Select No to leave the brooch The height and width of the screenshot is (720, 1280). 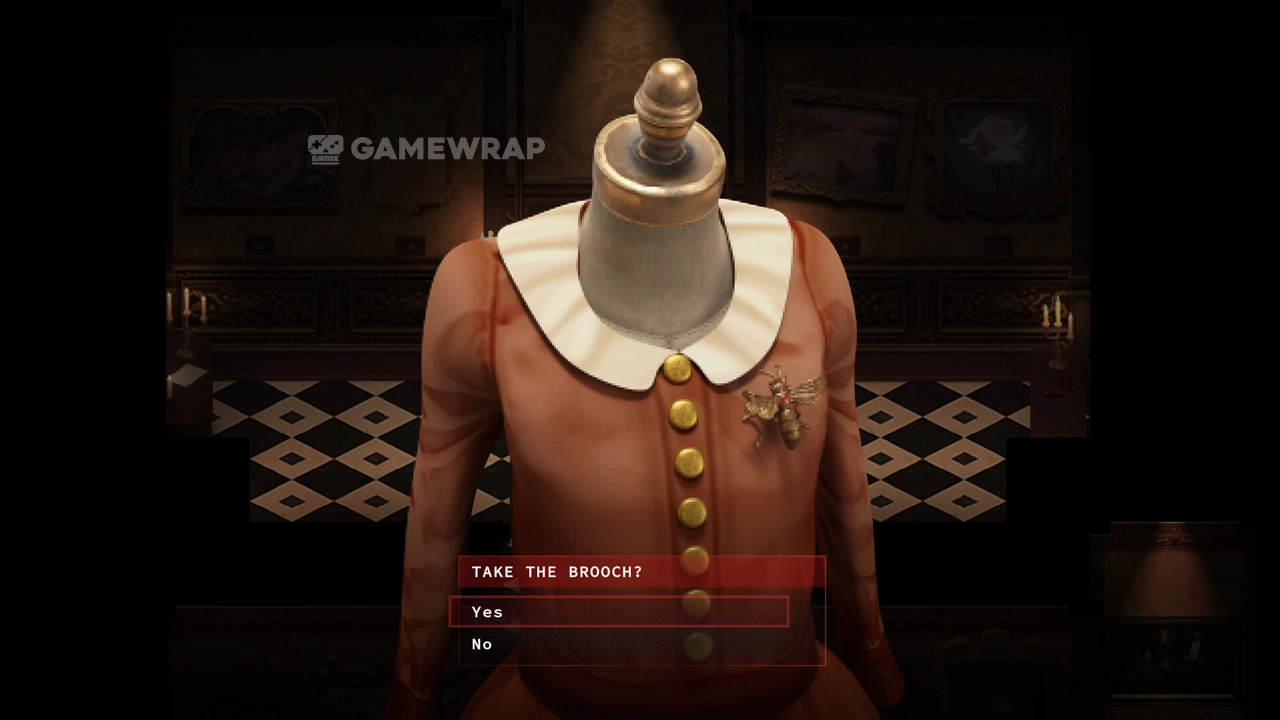pos(483,645)
